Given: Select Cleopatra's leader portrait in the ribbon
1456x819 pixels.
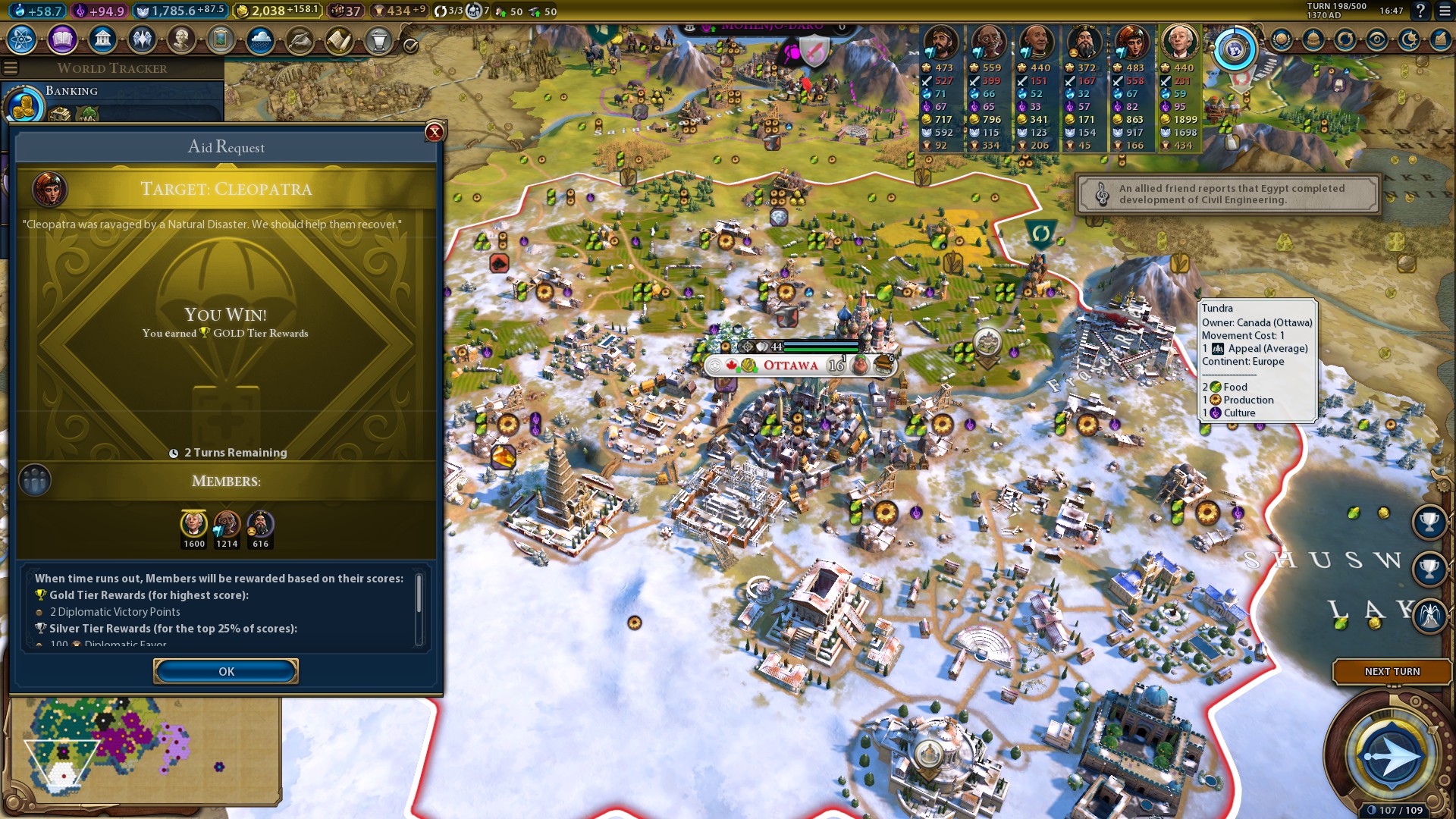Looking at the screenshot, I should click(x=1131, y=42).
